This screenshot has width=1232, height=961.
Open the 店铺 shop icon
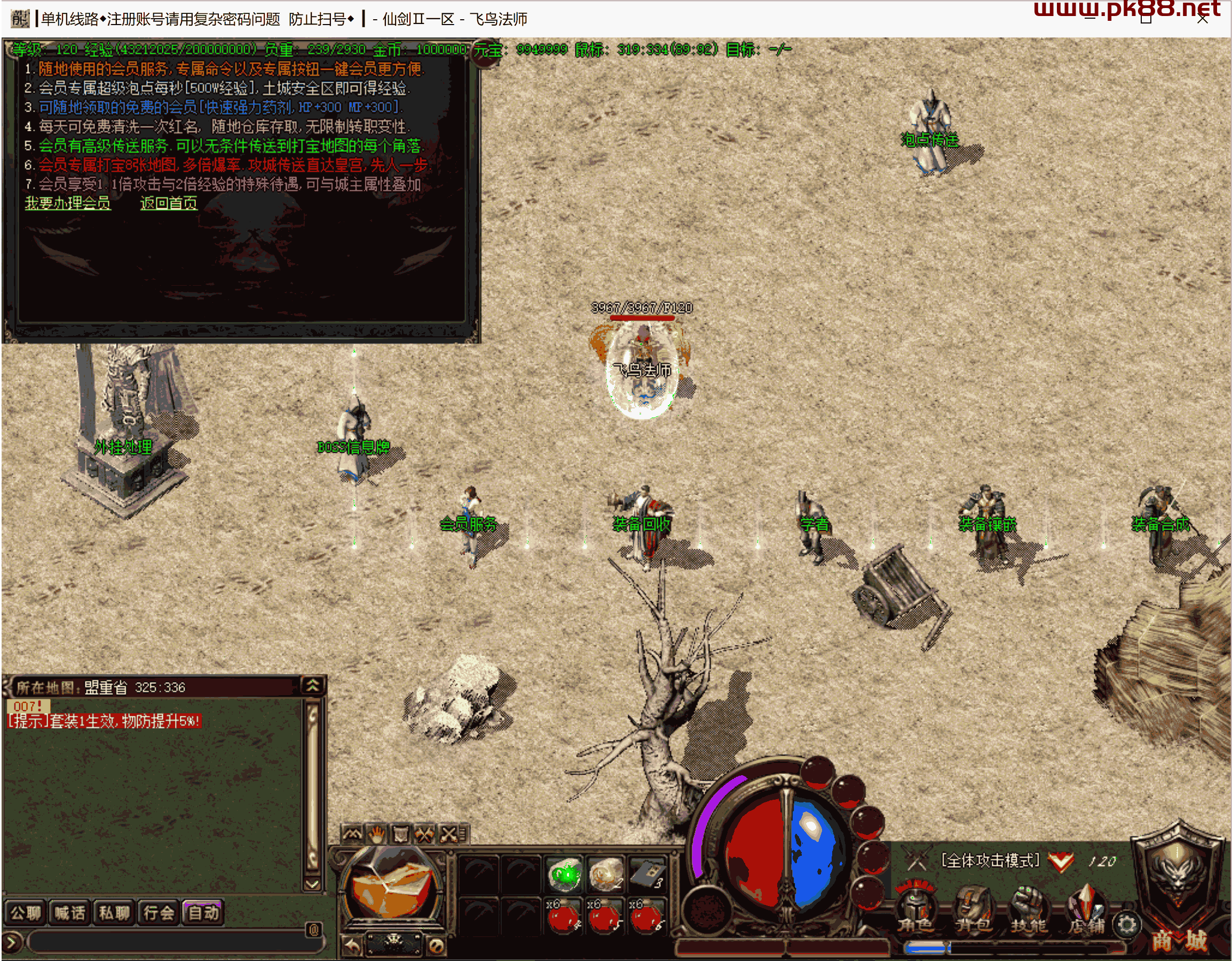click(1086, 909)
